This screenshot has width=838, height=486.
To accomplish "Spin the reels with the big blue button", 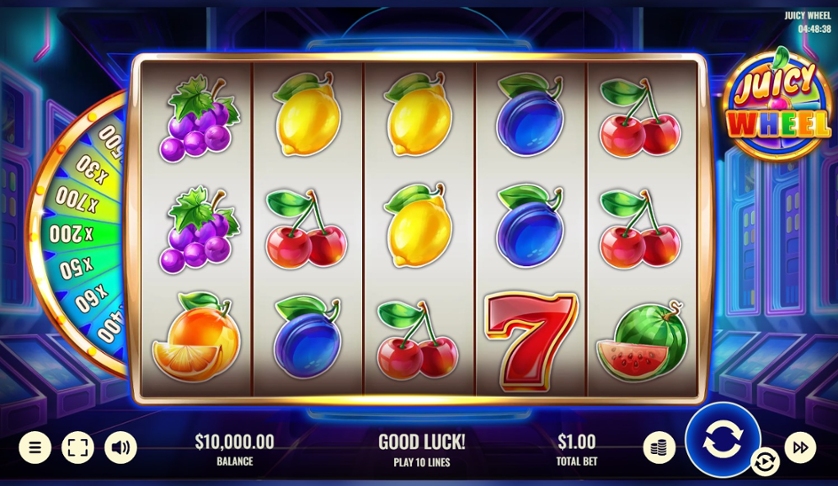I will click(722, 440).
